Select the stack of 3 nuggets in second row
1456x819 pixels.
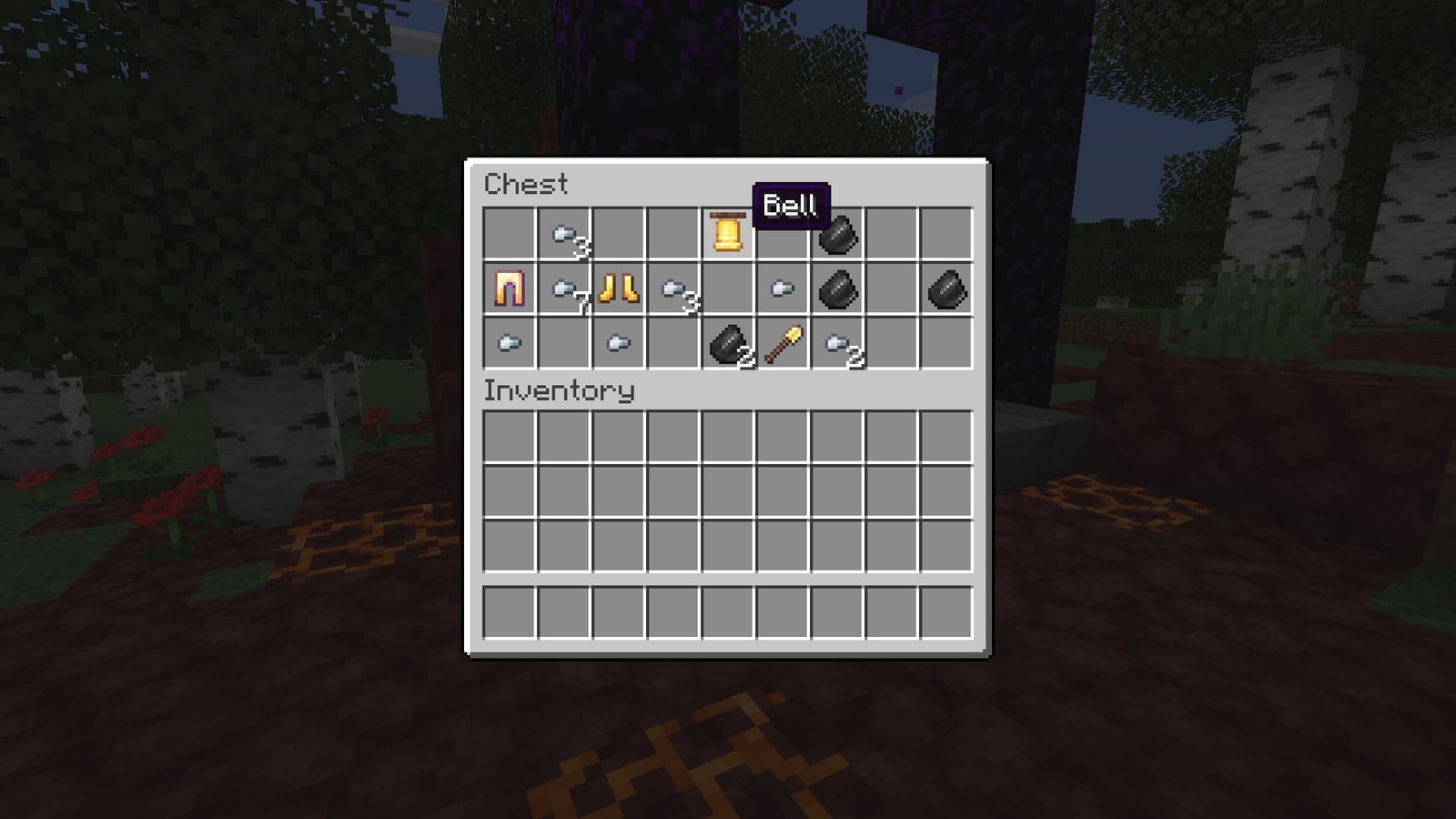click(673, 291)
